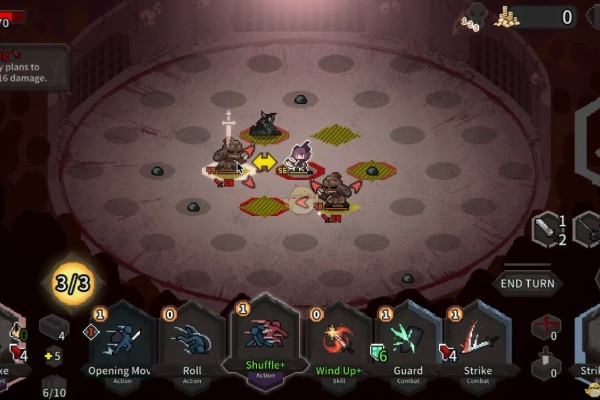This screenshot has width=600, height=400.
Task: Select the red-bordered hatched tile below the hero
Action: tap(264, 206)
